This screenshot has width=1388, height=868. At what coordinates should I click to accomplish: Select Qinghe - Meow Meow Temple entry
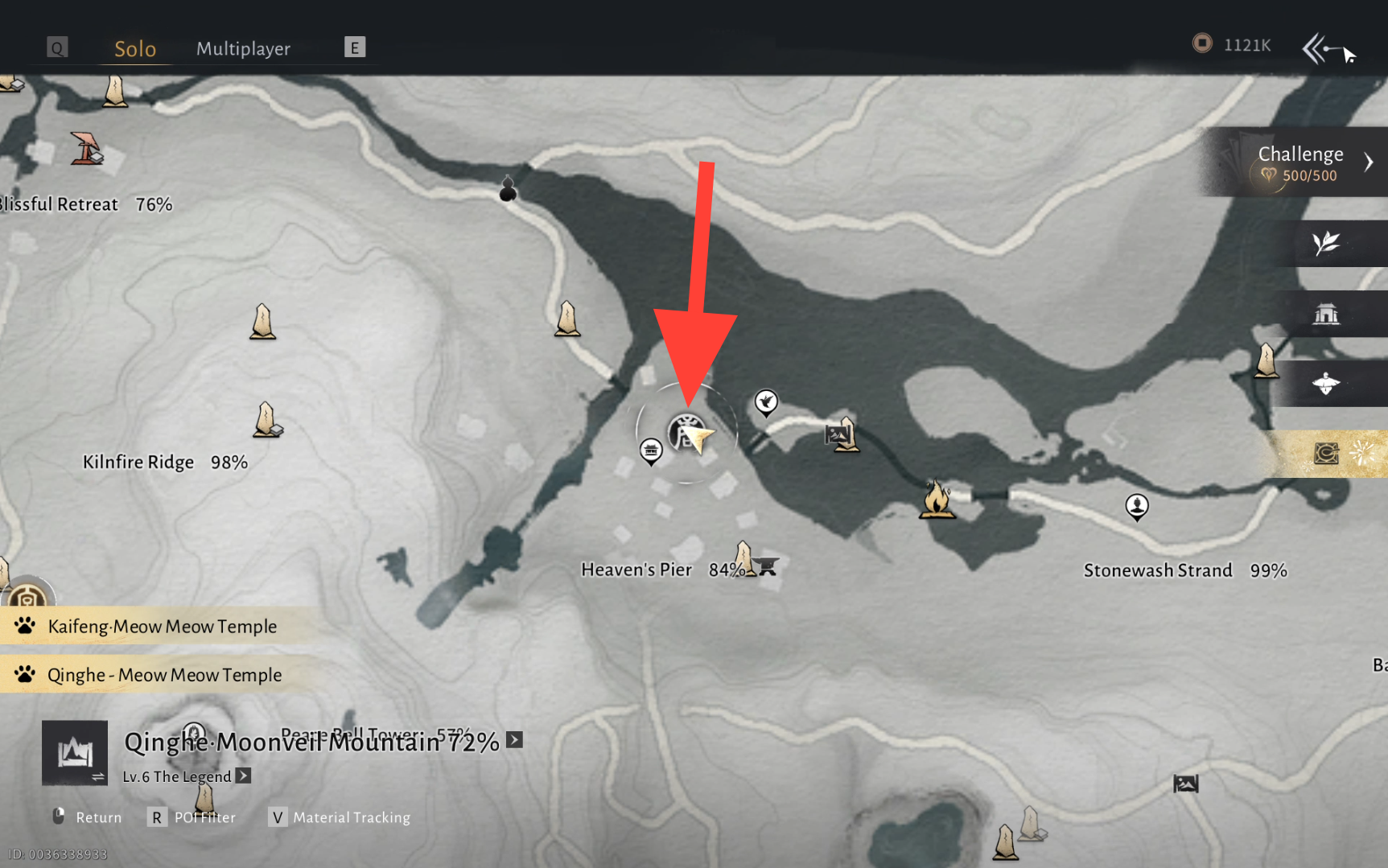pyautogui.click(x=164, y=675)
